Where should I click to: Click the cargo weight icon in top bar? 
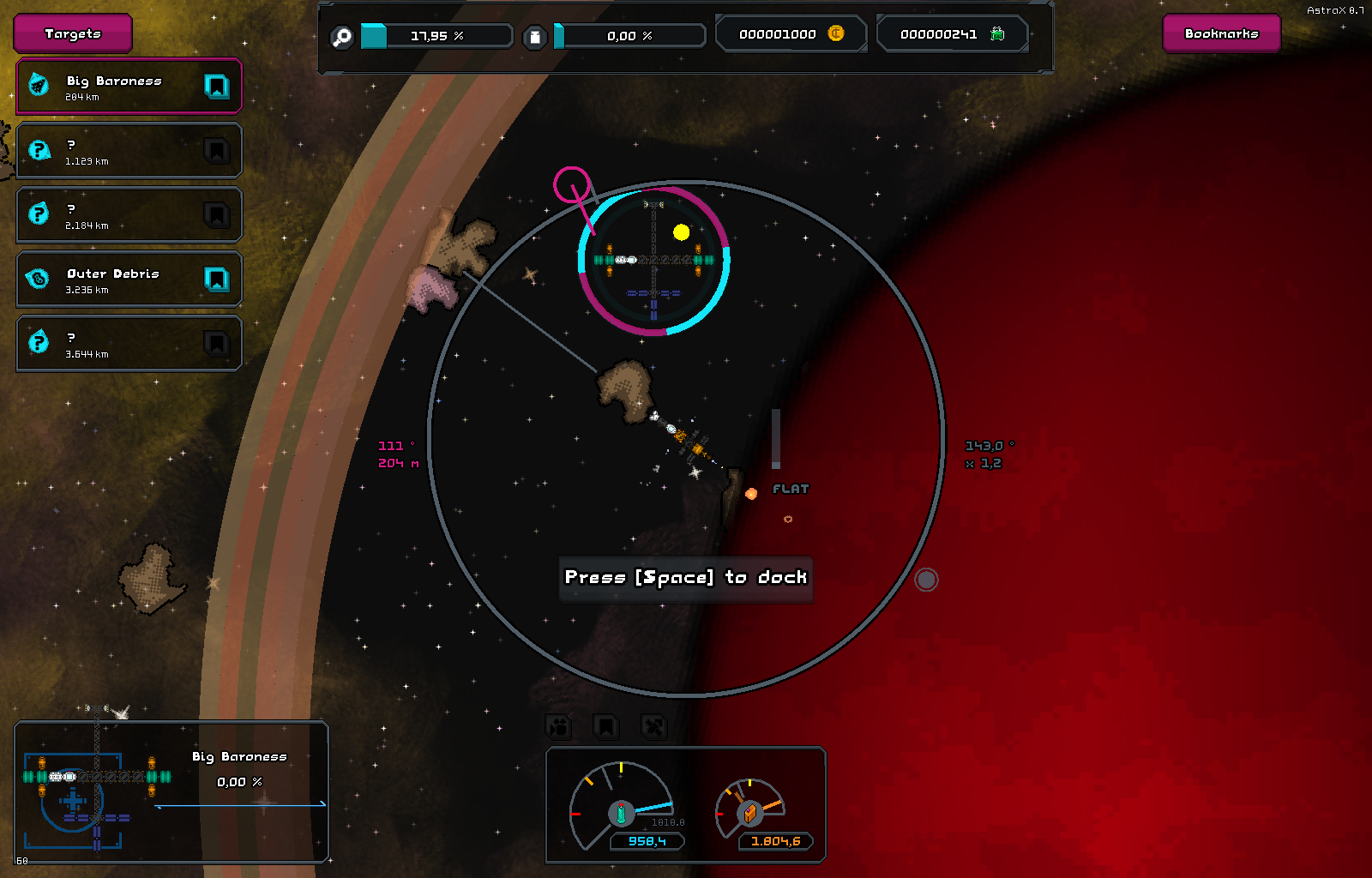coord(534,37)
